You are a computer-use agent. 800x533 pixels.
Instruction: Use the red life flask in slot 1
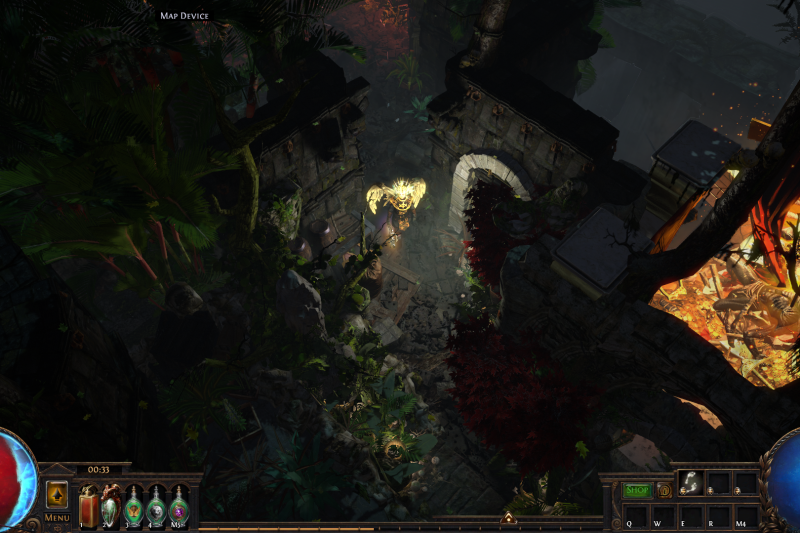coord(88,506)
